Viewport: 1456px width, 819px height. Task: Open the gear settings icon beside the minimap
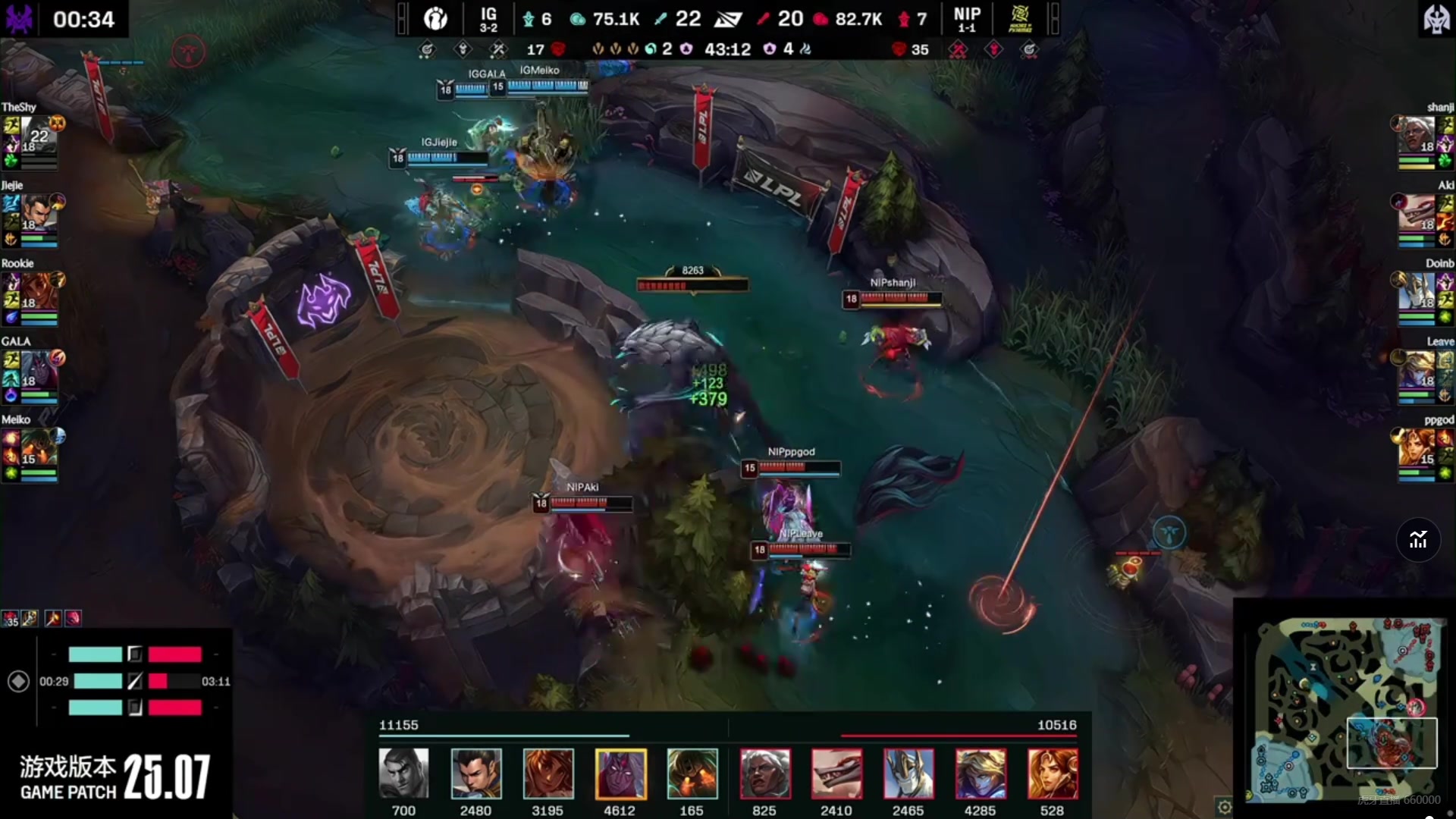click(x=1224, y=806)
